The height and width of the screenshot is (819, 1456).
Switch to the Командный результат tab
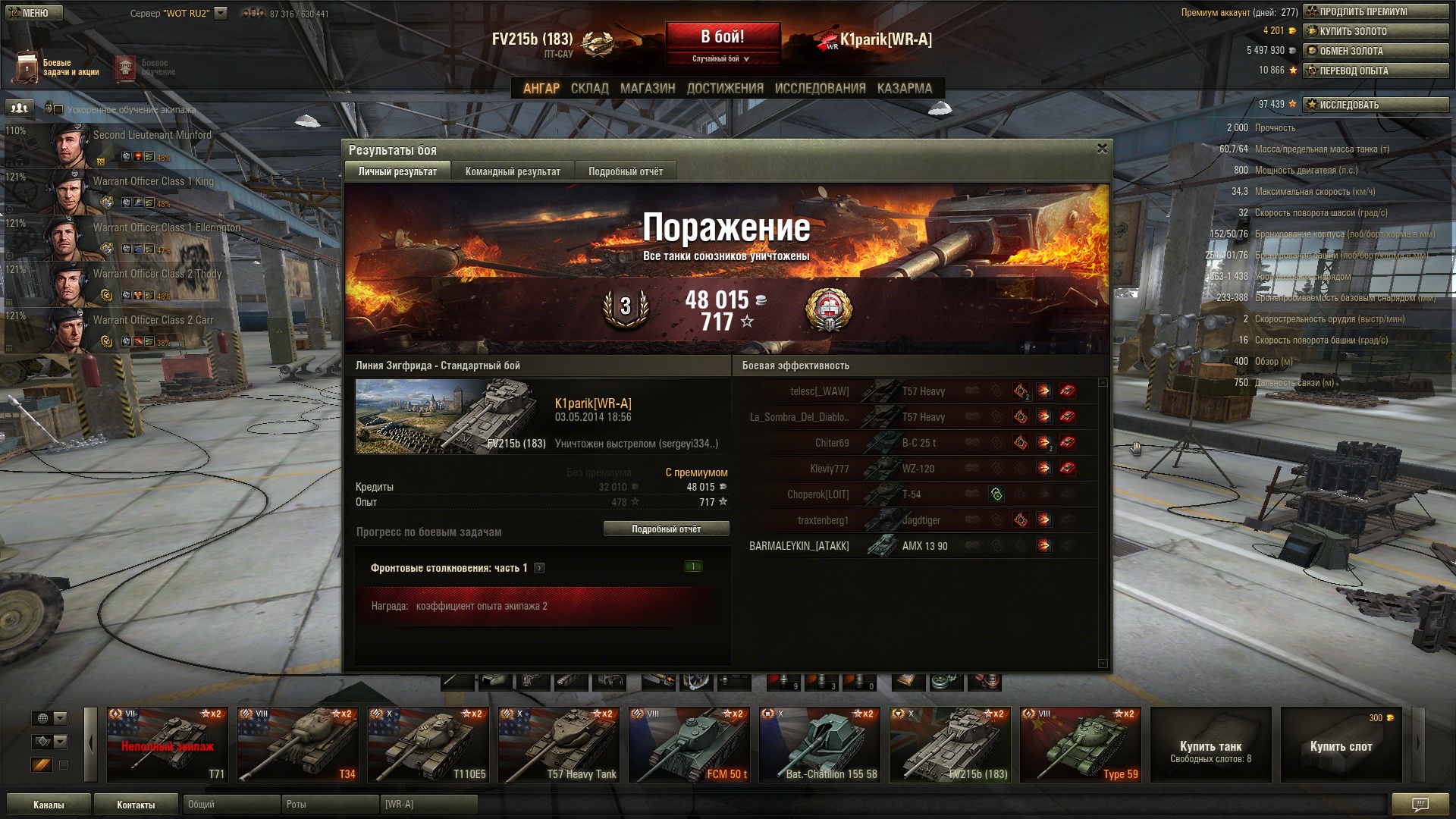pos(513,172)
